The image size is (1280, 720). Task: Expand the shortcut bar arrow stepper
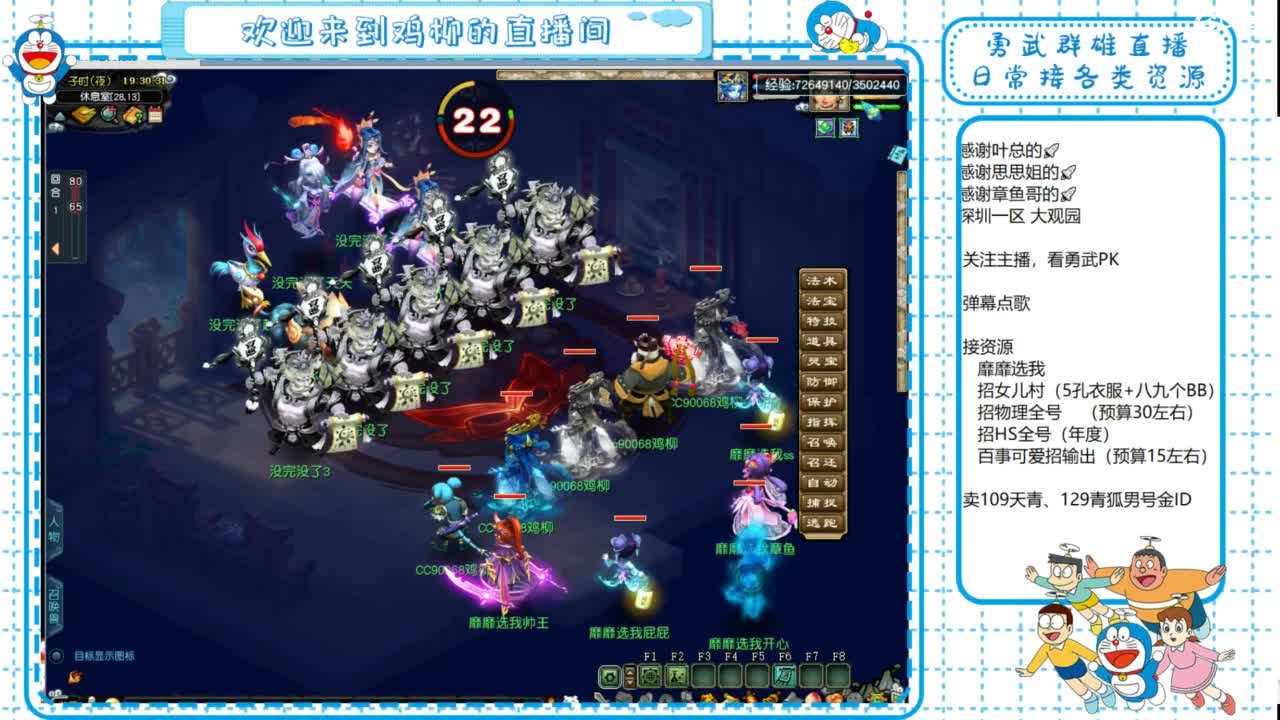[x=630, y=676]
